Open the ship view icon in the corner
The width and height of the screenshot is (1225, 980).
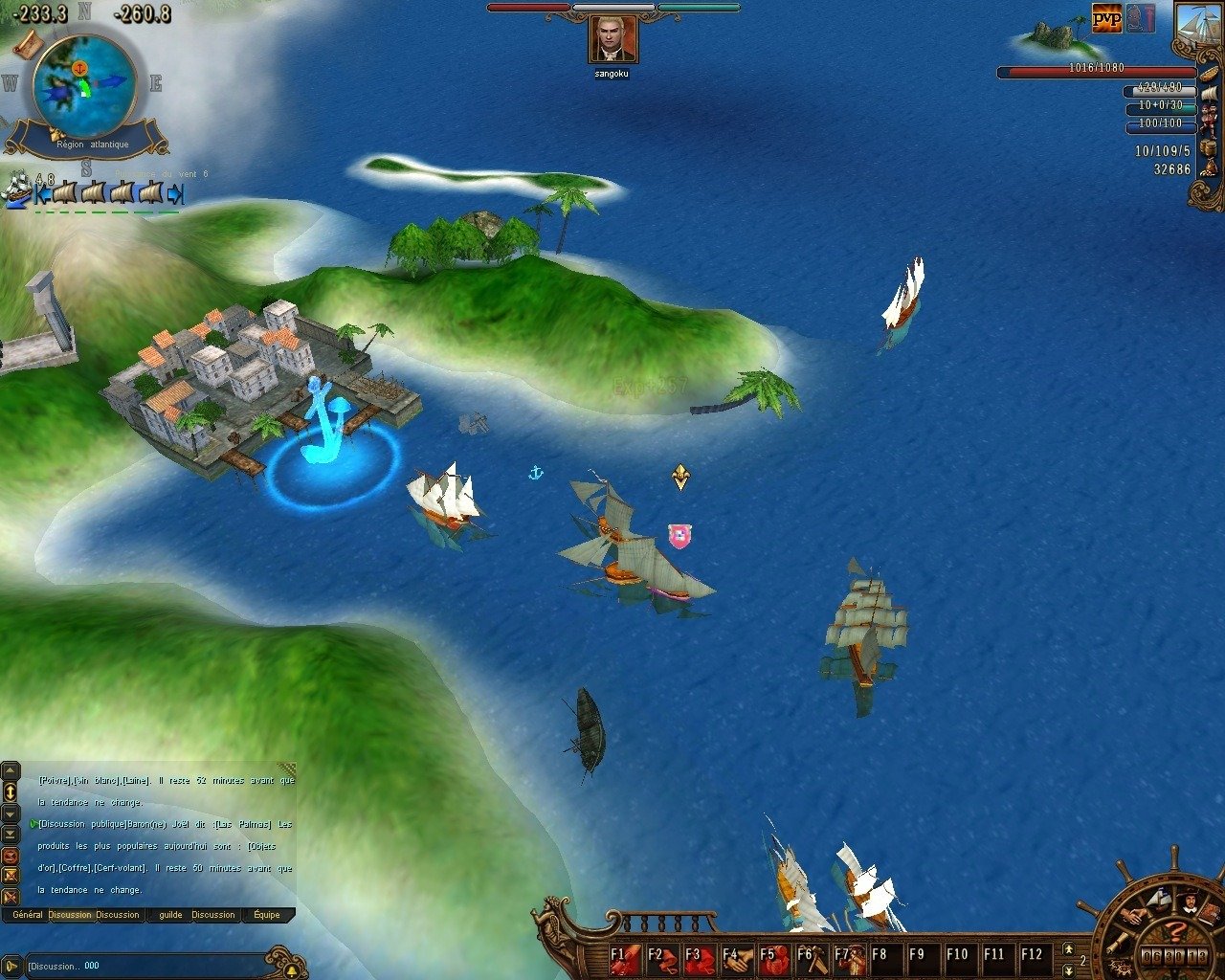(x=1195, y=23)
